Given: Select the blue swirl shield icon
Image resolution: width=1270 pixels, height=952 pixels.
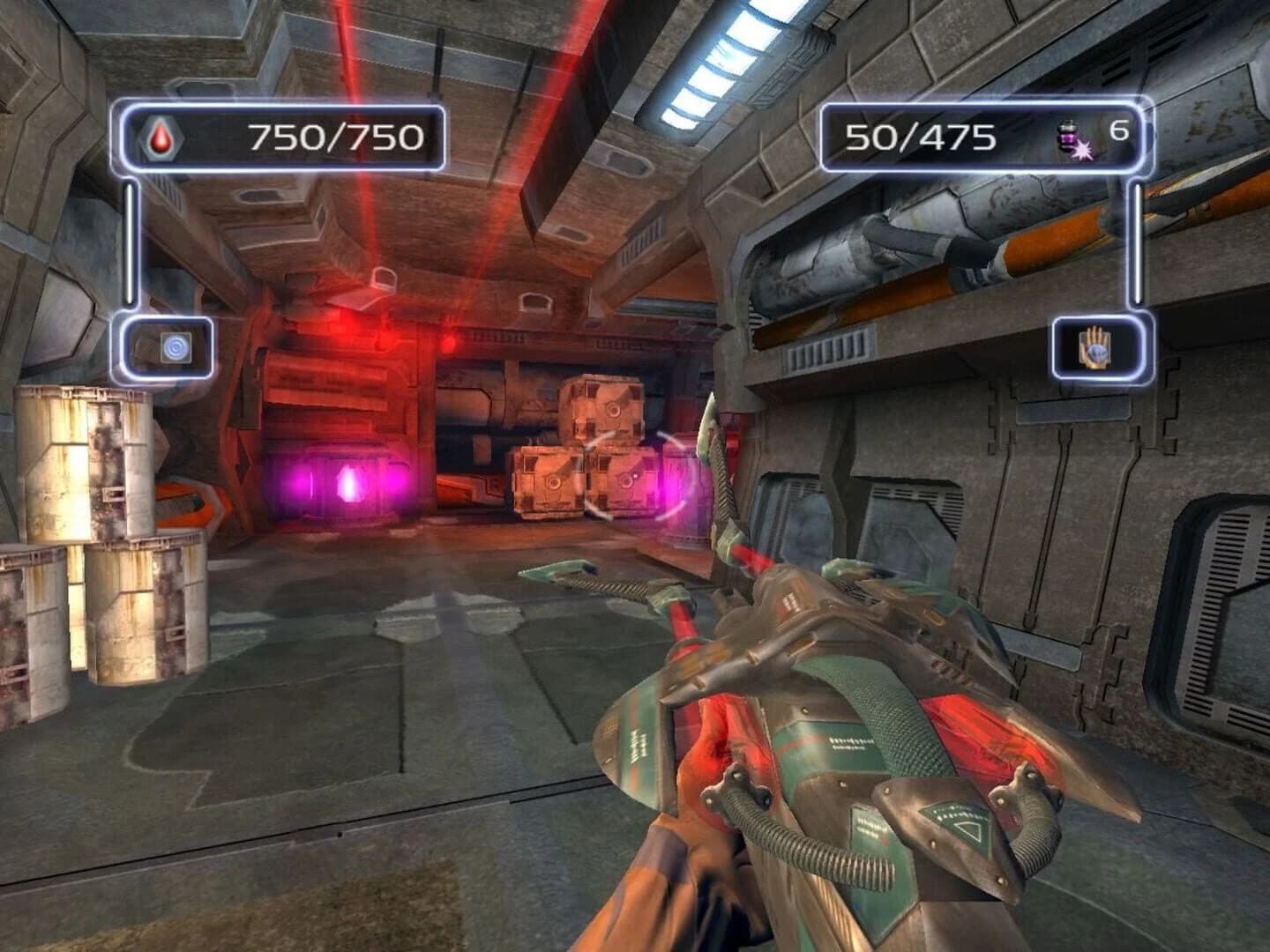Looking at the screenshot, I should [176, 348].
